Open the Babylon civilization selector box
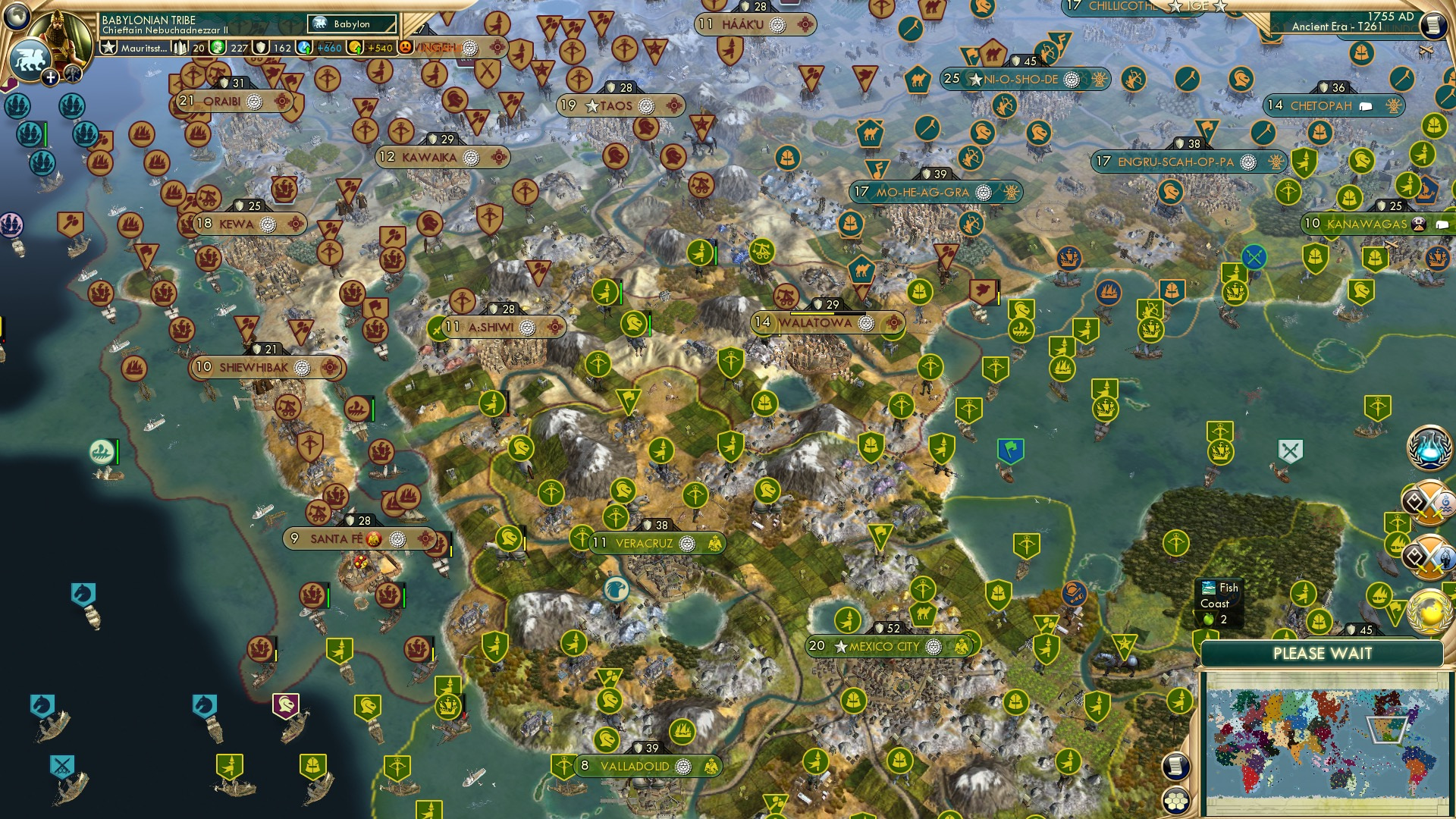This screenshot has height=819, width=1456. (x=350, y=24)
